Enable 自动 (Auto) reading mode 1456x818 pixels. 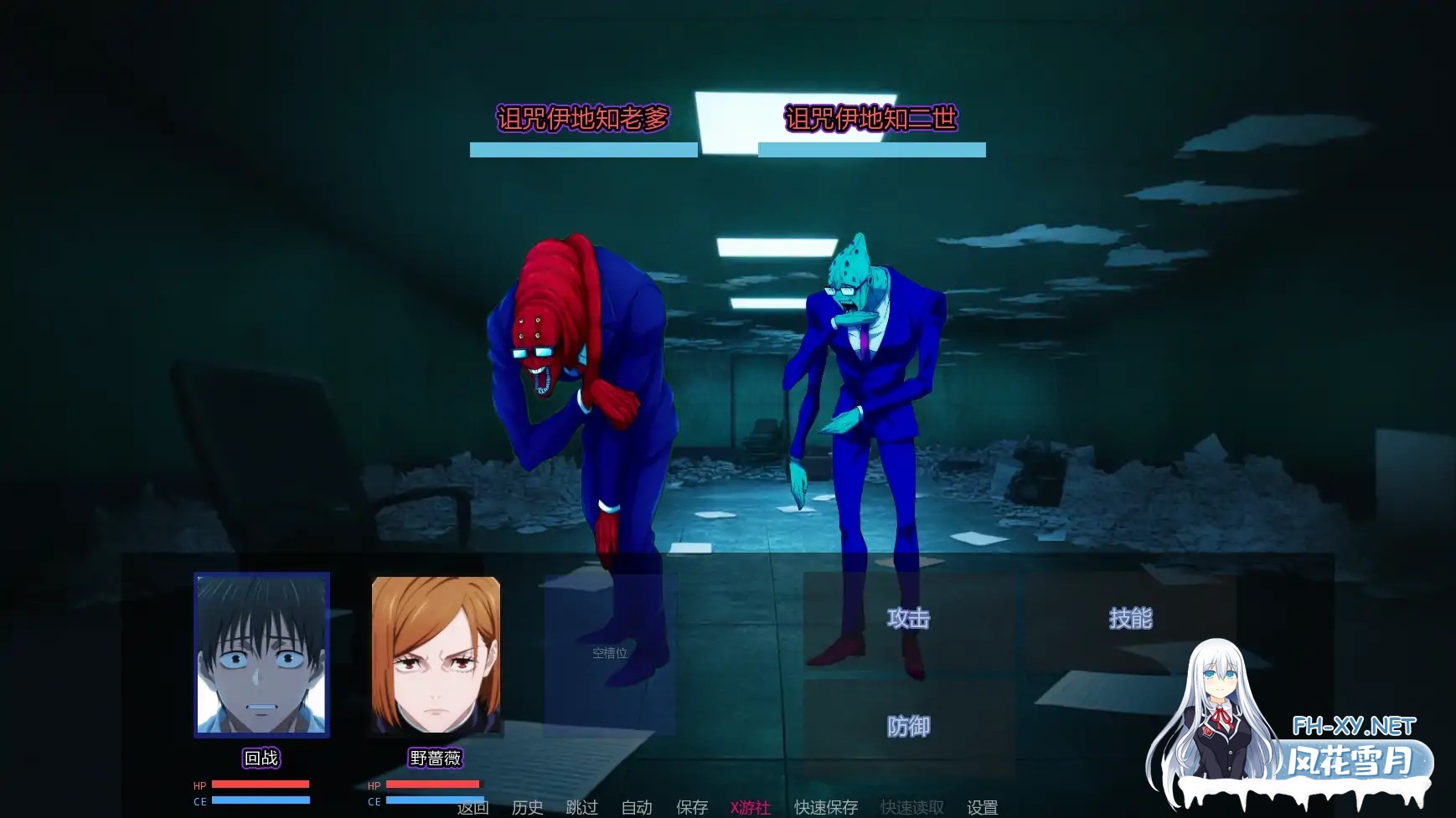point(638,807)
